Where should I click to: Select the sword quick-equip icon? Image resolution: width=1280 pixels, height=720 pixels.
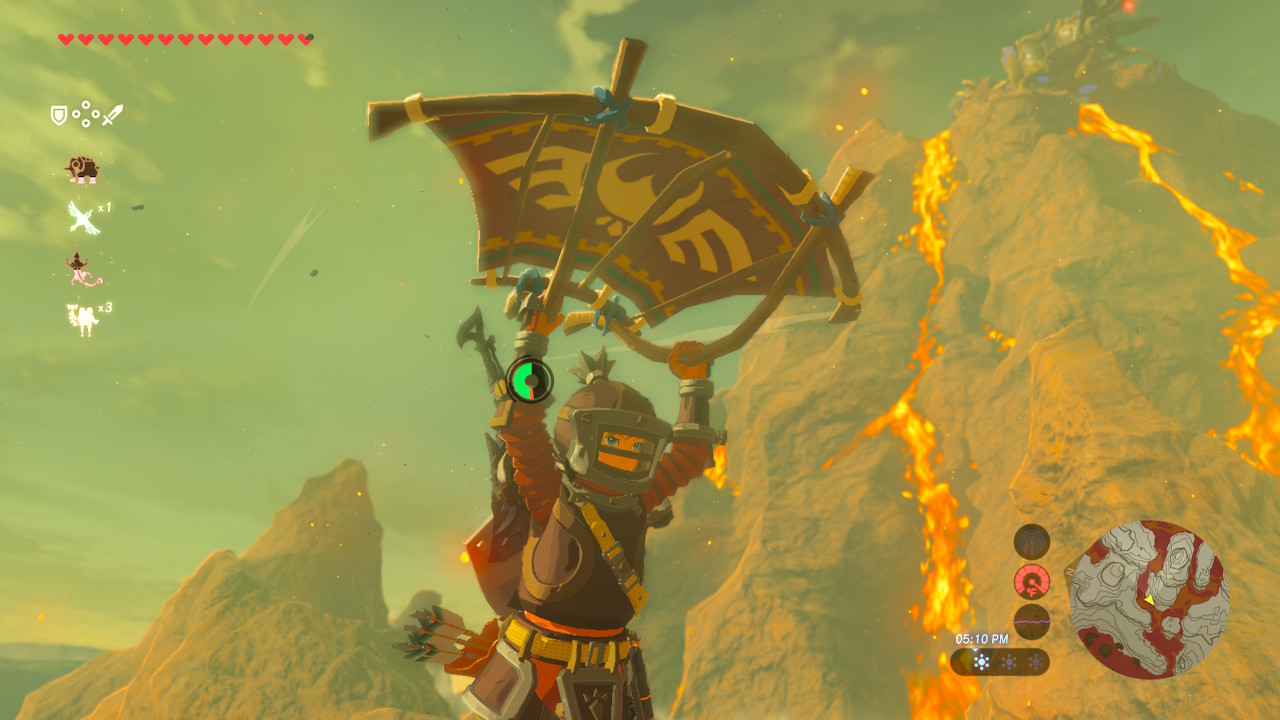(x=112, y=115)
